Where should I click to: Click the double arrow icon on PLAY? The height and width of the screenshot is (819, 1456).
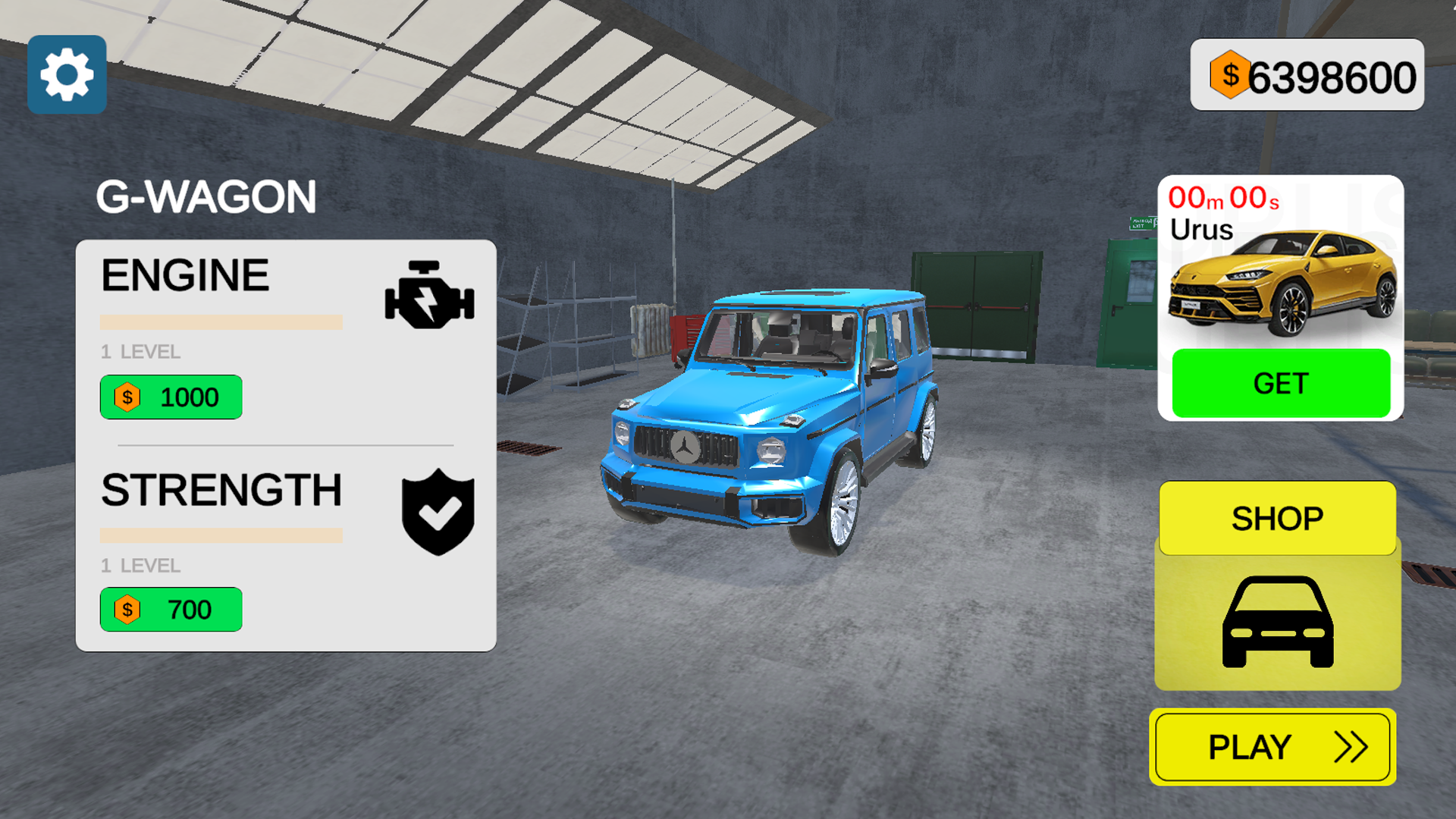[x=1351, y=745]
